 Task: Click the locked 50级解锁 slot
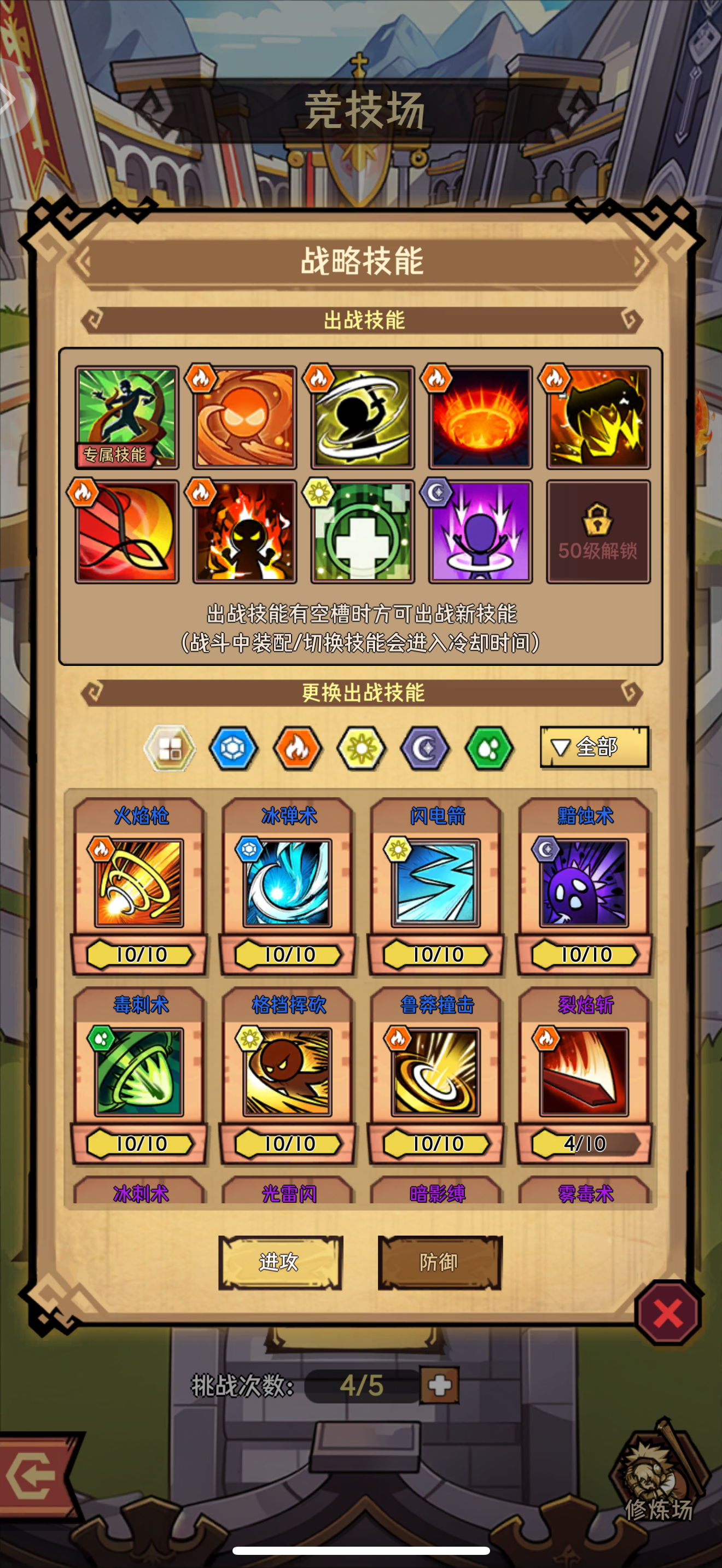tap(598, 531)
